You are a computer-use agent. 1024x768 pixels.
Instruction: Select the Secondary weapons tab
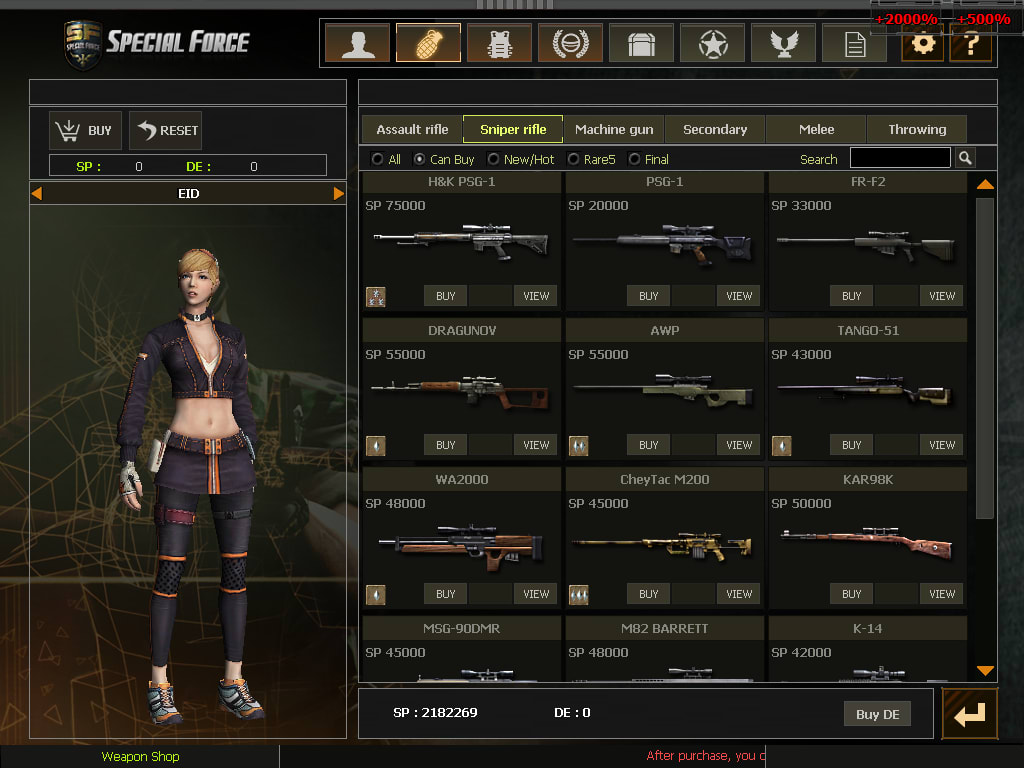tap(715, 129)
